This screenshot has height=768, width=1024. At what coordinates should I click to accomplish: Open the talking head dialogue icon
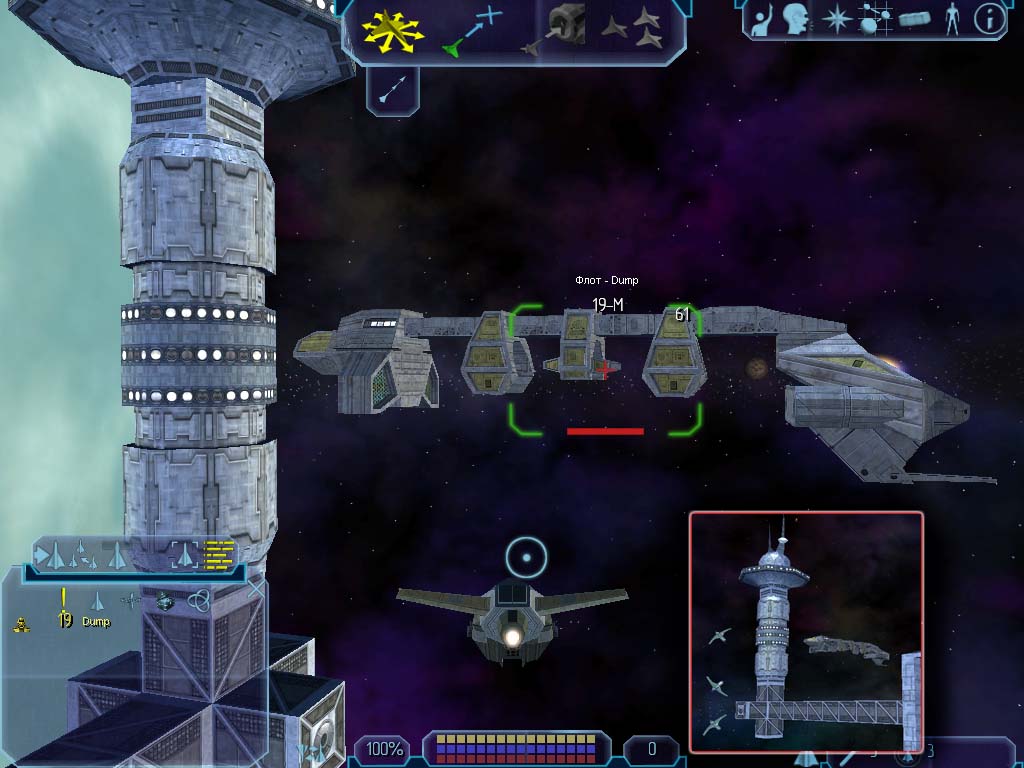pyautogui.click(x=796, y=19)
